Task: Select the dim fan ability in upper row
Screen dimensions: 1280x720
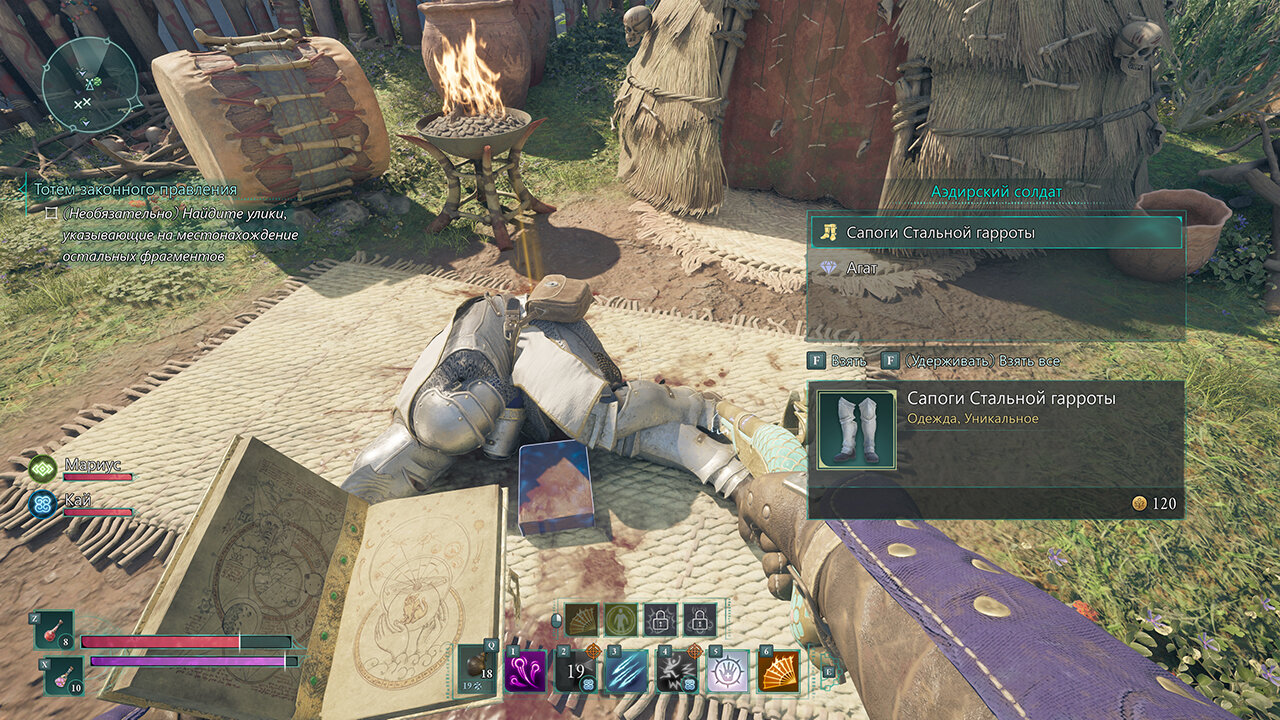Action: click(x=581, y=620)
